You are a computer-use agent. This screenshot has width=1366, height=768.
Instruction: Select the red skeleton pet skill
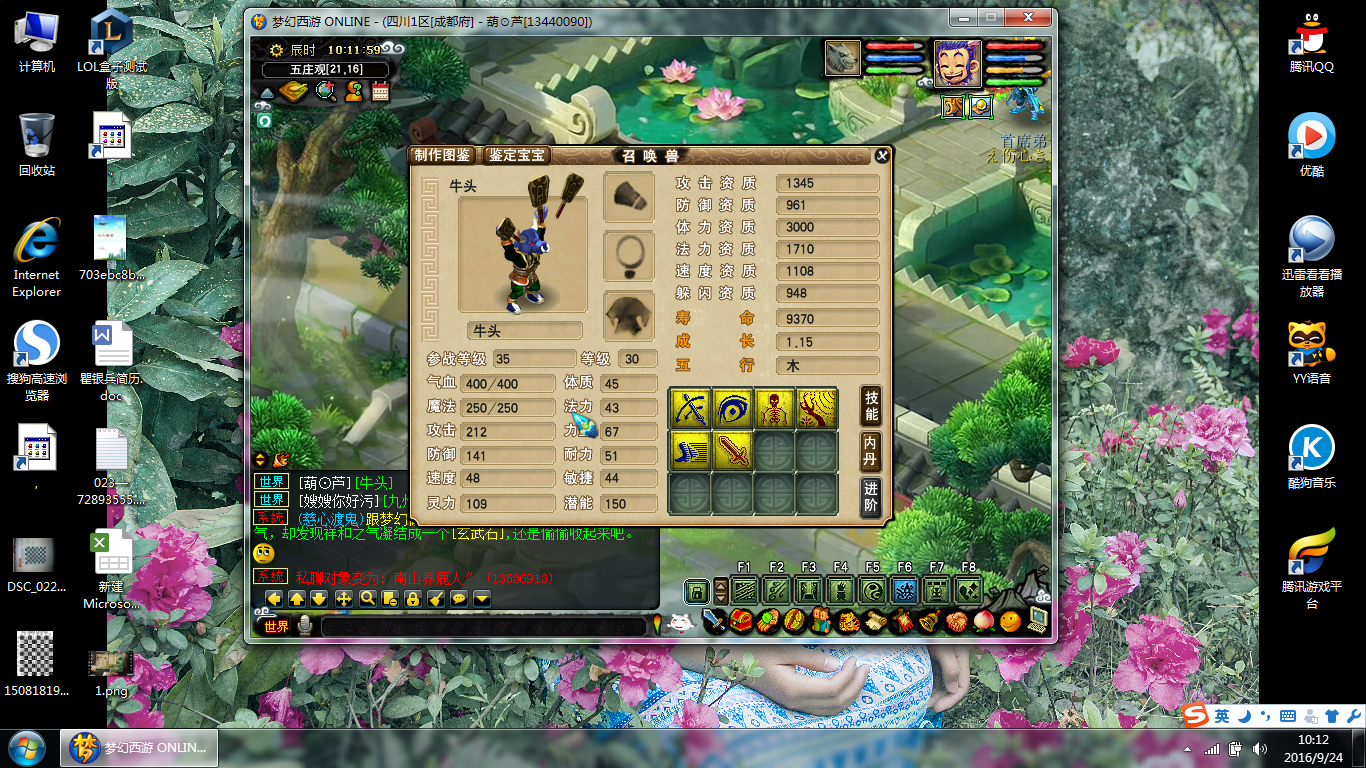pyautogui.click(x=774, y=409)
